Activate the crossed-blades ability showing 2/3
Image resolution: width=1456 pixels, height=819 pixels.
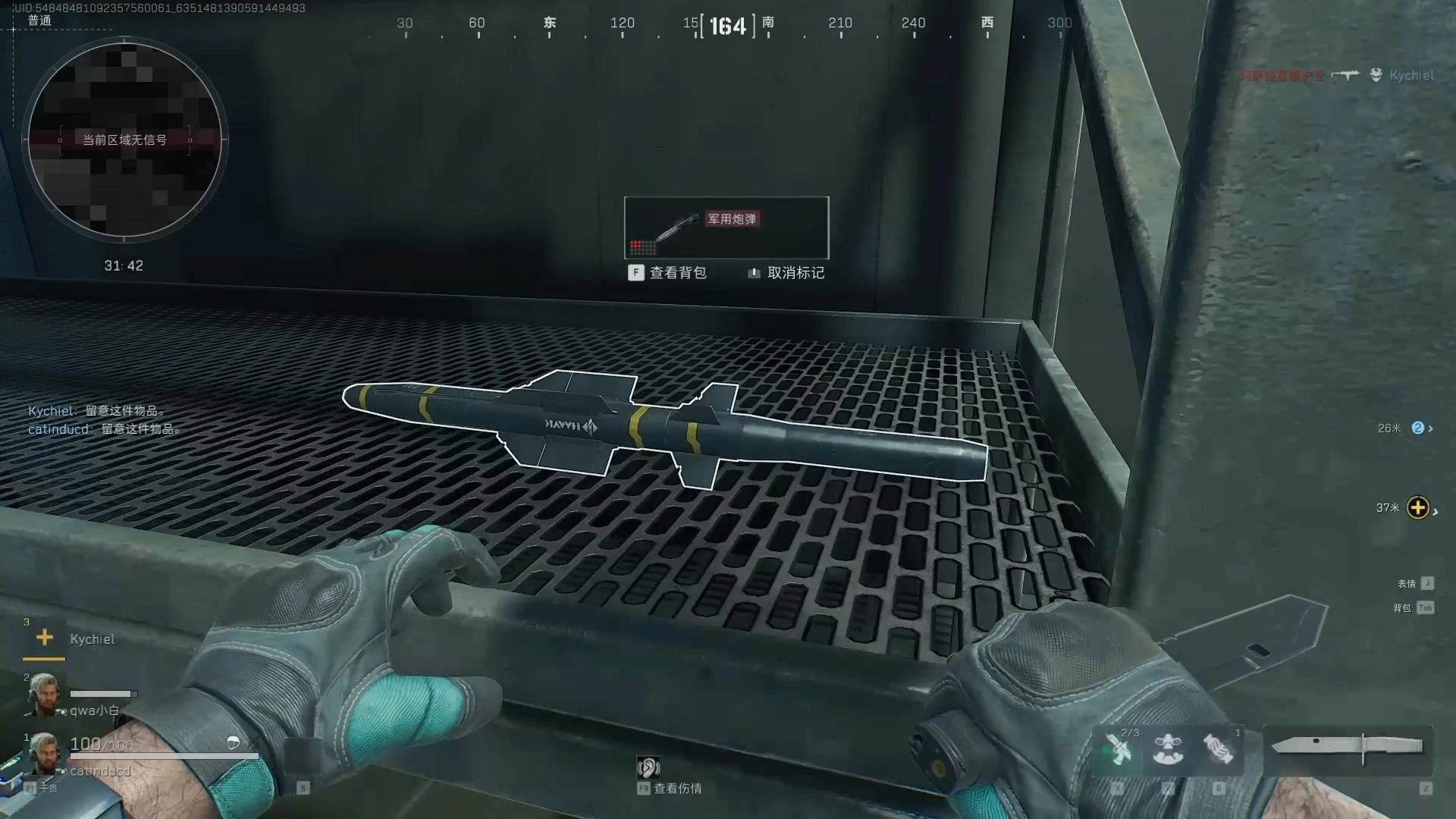coord(1118,749)
